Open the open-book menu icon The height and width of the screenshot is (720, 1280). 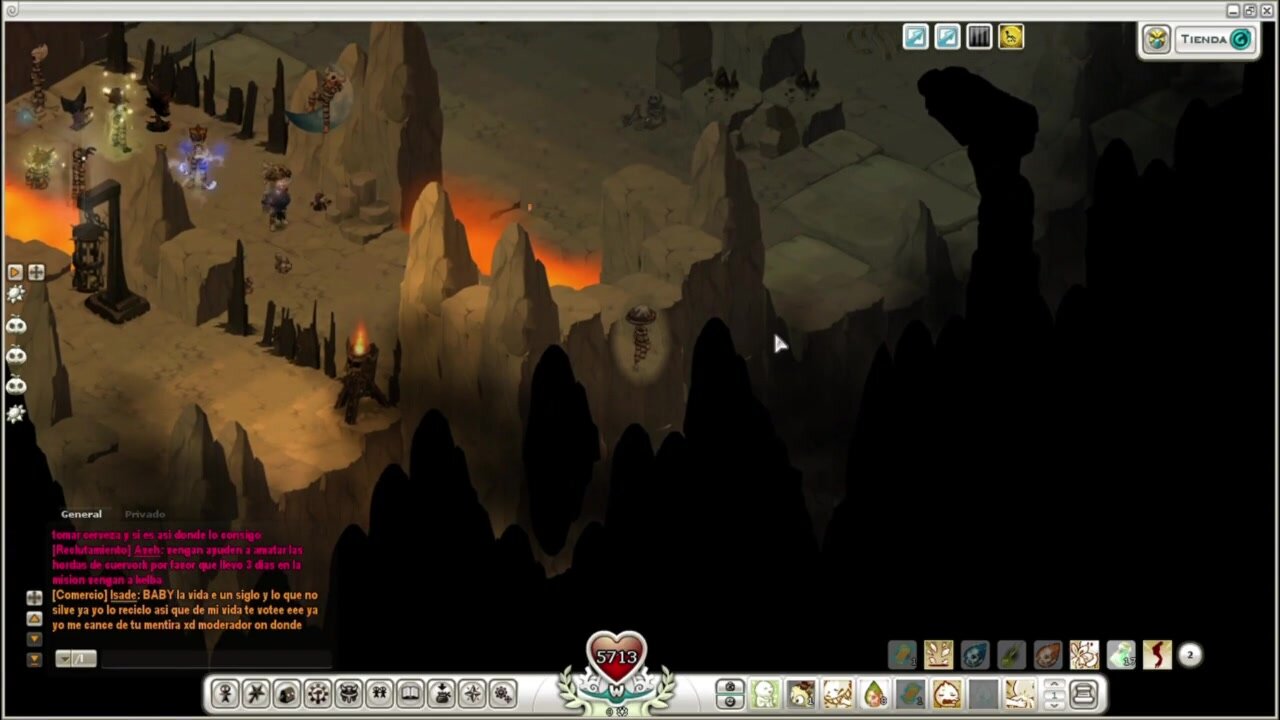click(x=411, y=693)
